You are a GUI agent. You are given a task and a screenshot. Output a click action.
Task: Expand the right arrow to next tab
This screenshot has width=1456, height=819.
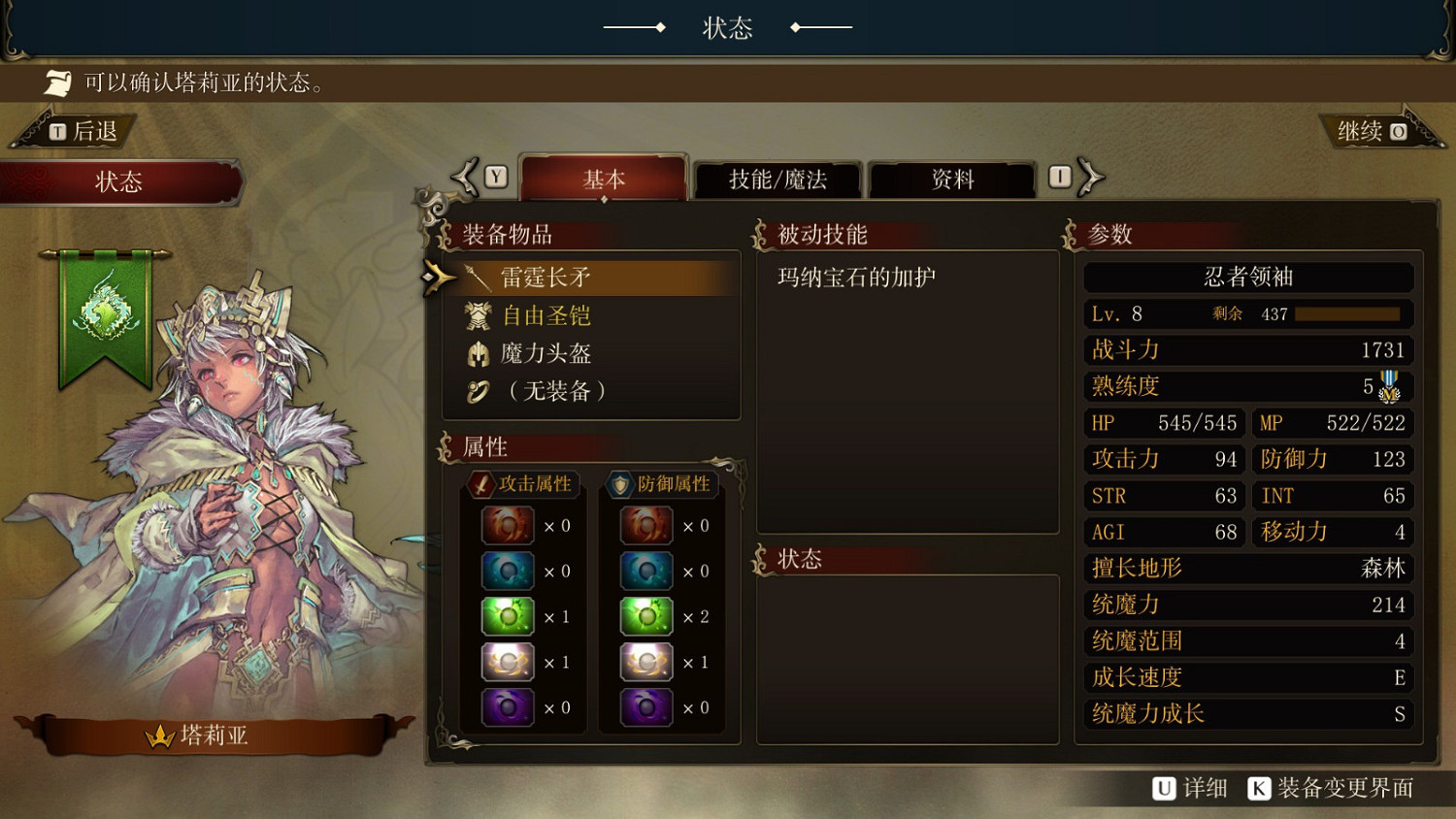pyautogui.click(x=1091, y=176)
